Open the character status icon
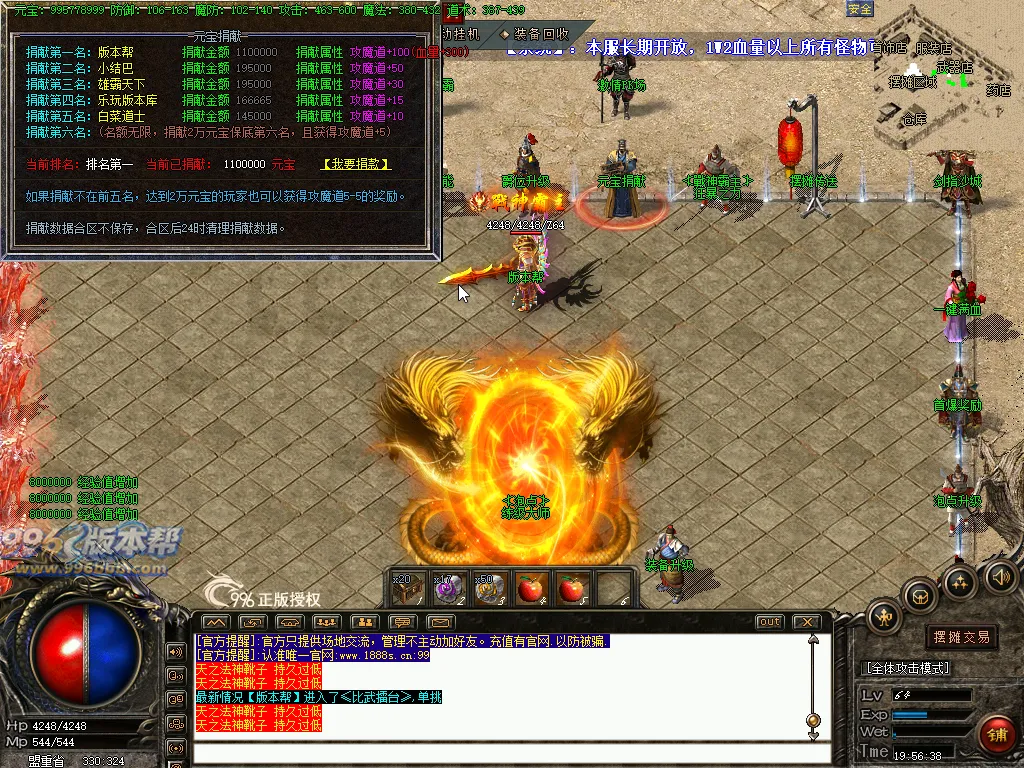The width and height of the screenshot is (1024, 768). coord(885,615)
